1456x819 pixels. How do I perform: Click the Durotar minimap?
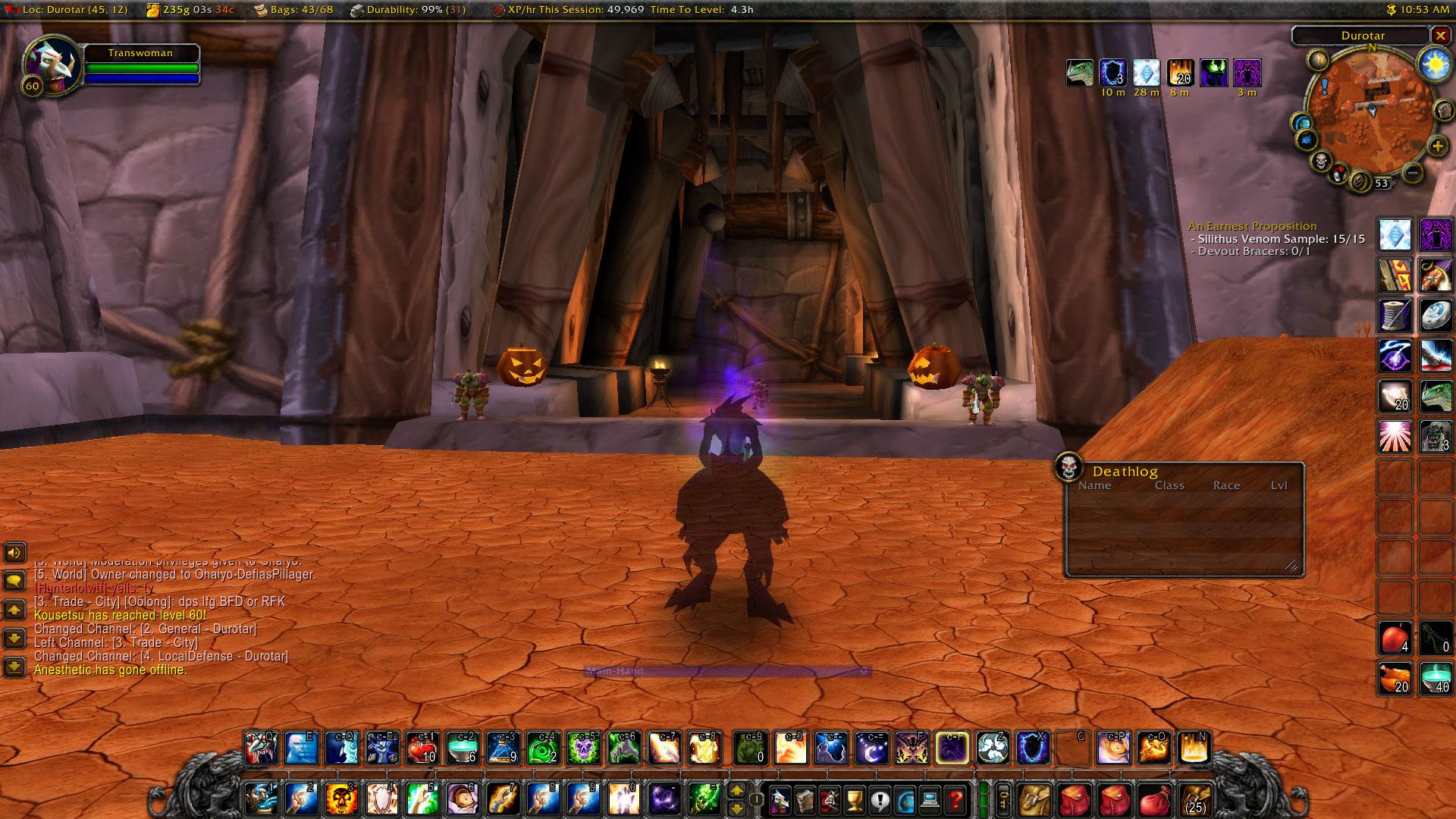point(1371,114)
